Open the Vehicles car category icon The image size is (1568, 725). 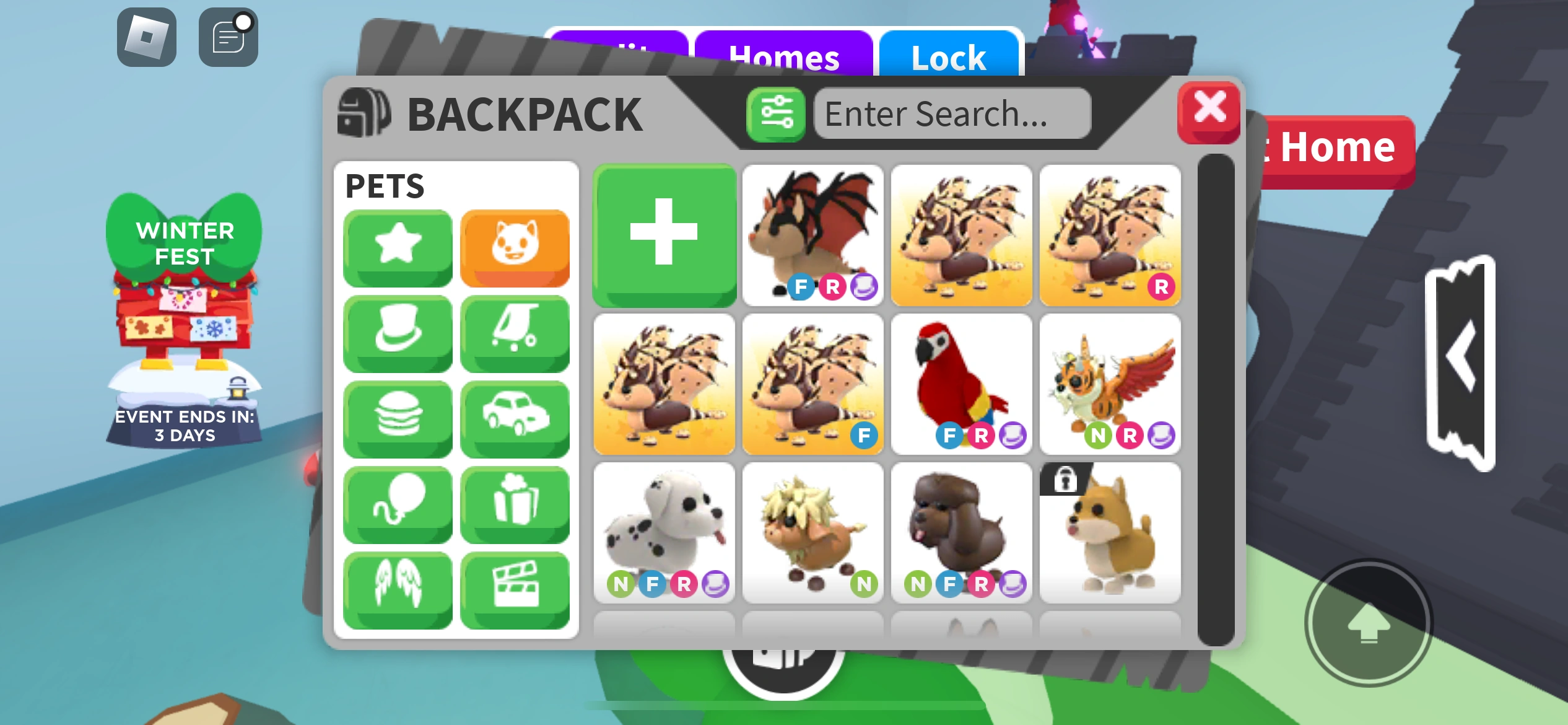[515, 419]
